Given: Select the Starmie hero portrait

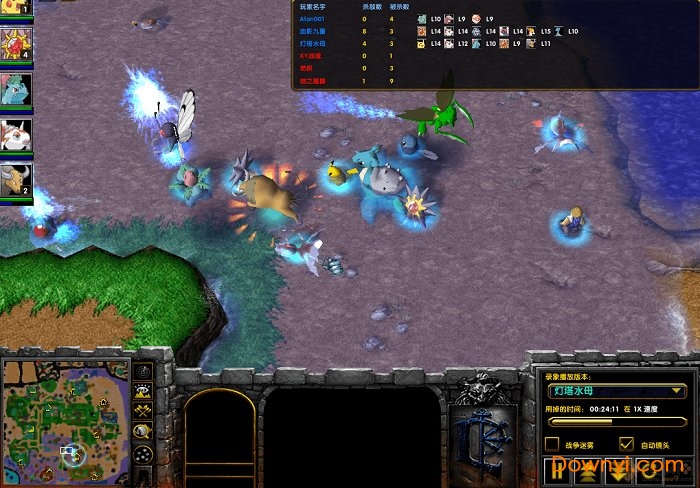Looking at the screenshot, I should 17,43.
